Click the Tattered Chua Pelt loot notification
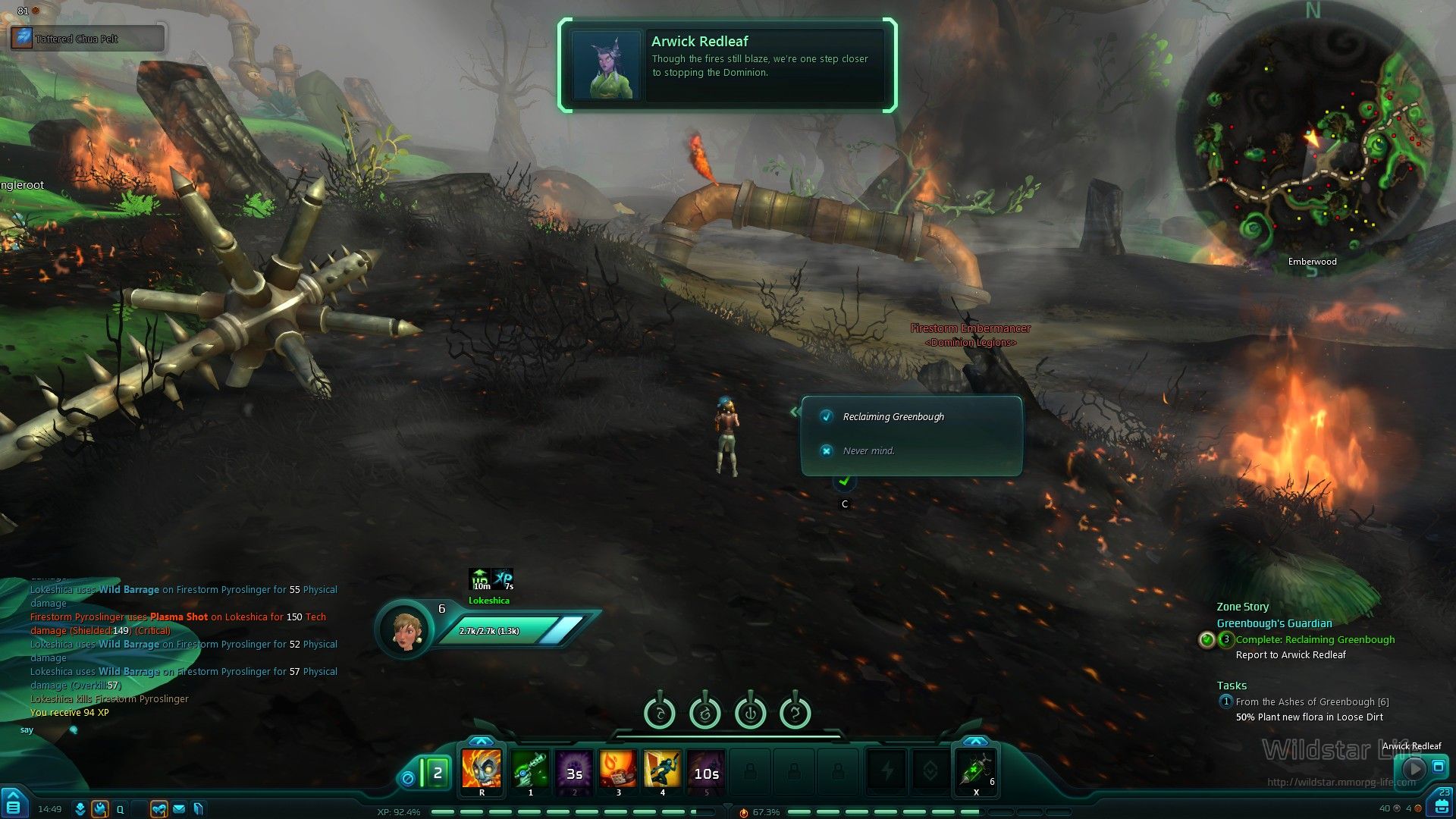This screenshot has width=1456, height=819. pos(87,38)
